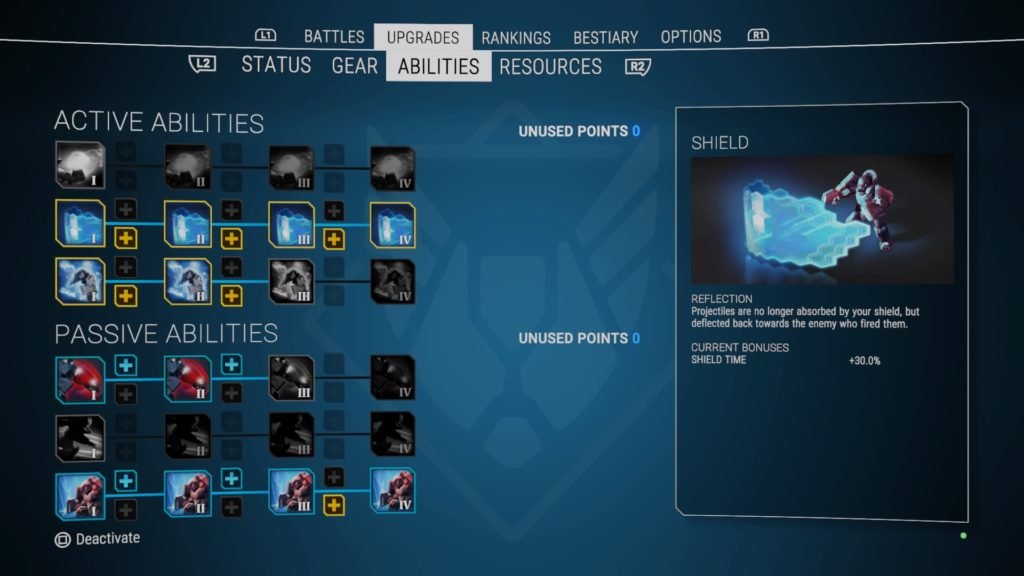The image size is (1024, 576).
Task: Select the third active ability row's level I icon
Action: 80,282
